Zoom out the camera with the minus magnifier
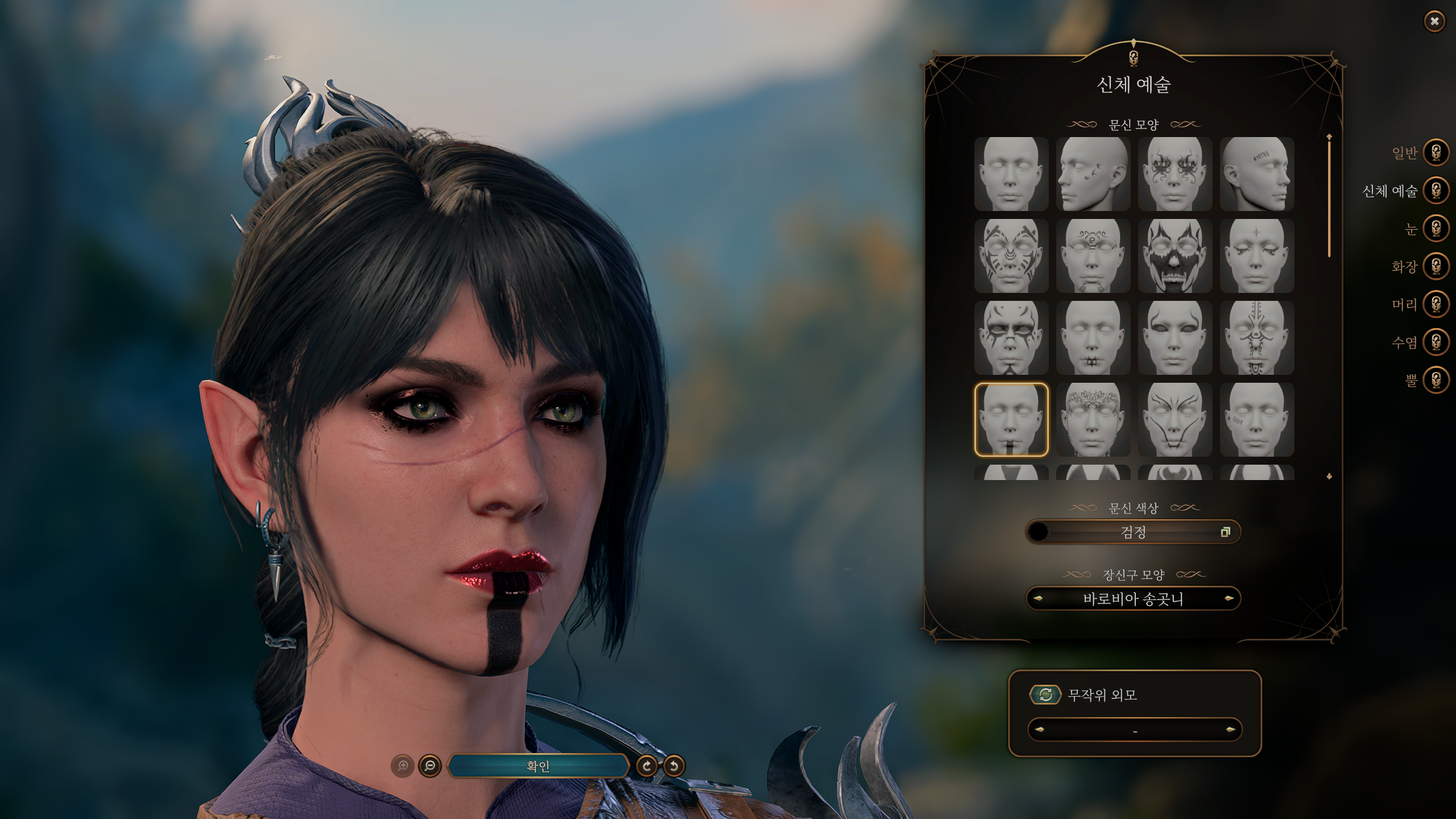Screen dimensions: 1456x819 (430, 766)
